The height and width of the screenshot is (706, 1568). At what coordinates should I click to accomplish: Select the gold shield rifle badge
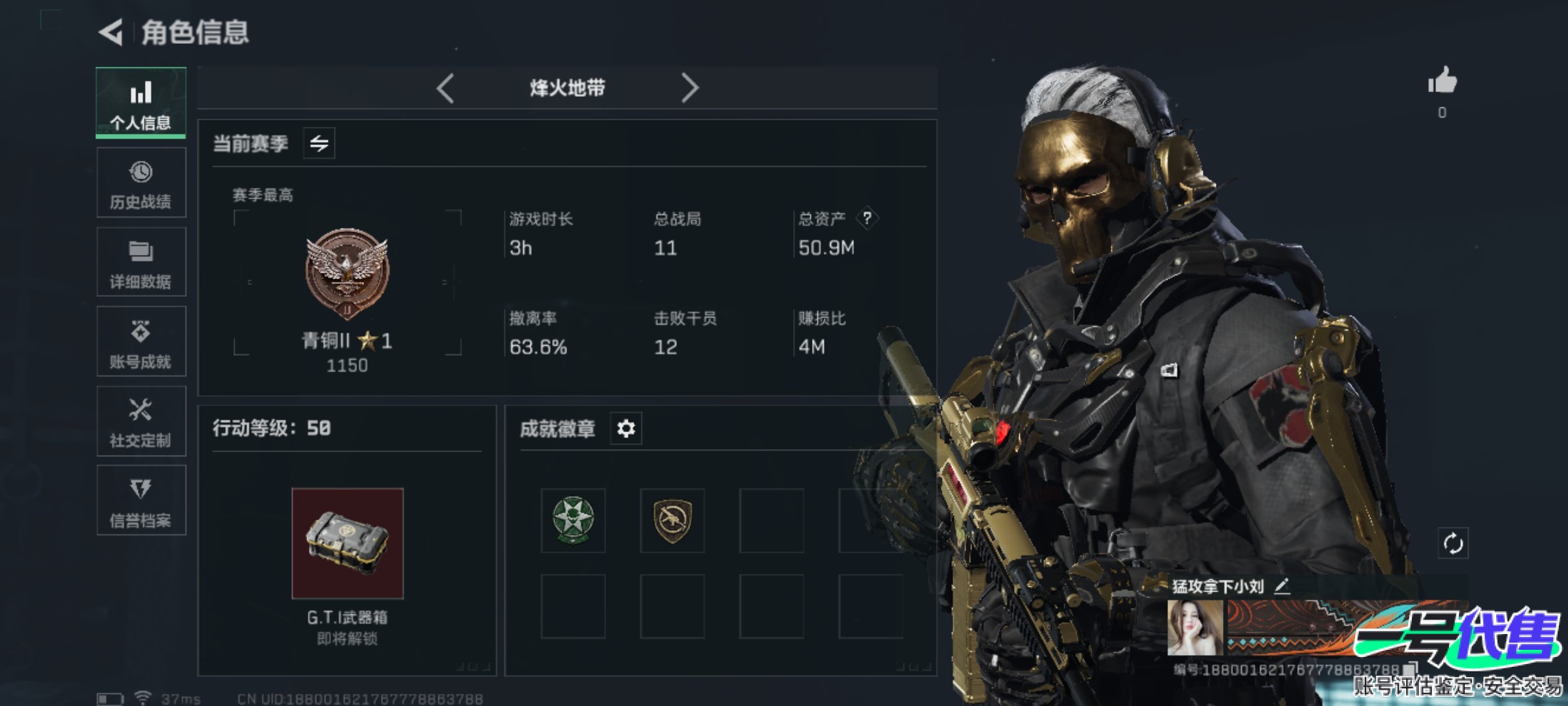(x=672, y=520)
